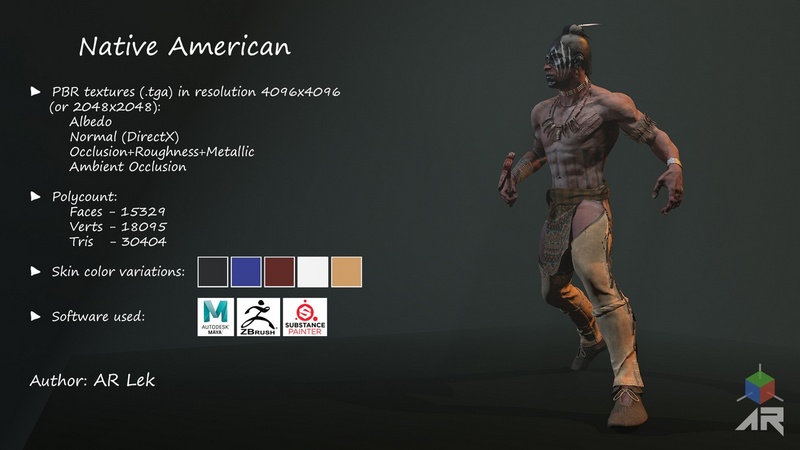Select the Substance Painter icon

pyautogui.click(x=305, y=317)
